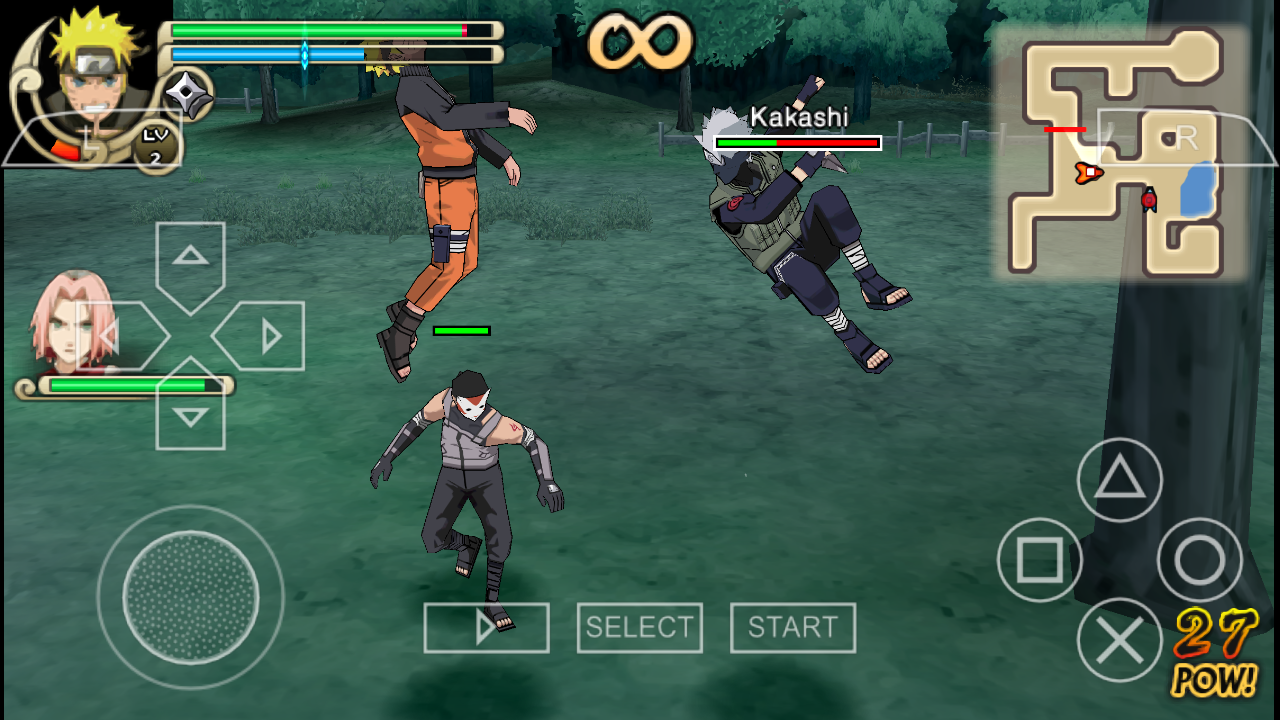Viewport: 1280px width, 720px height.
Task: Tap Kakashi's health bar
Action: [797, 142]
